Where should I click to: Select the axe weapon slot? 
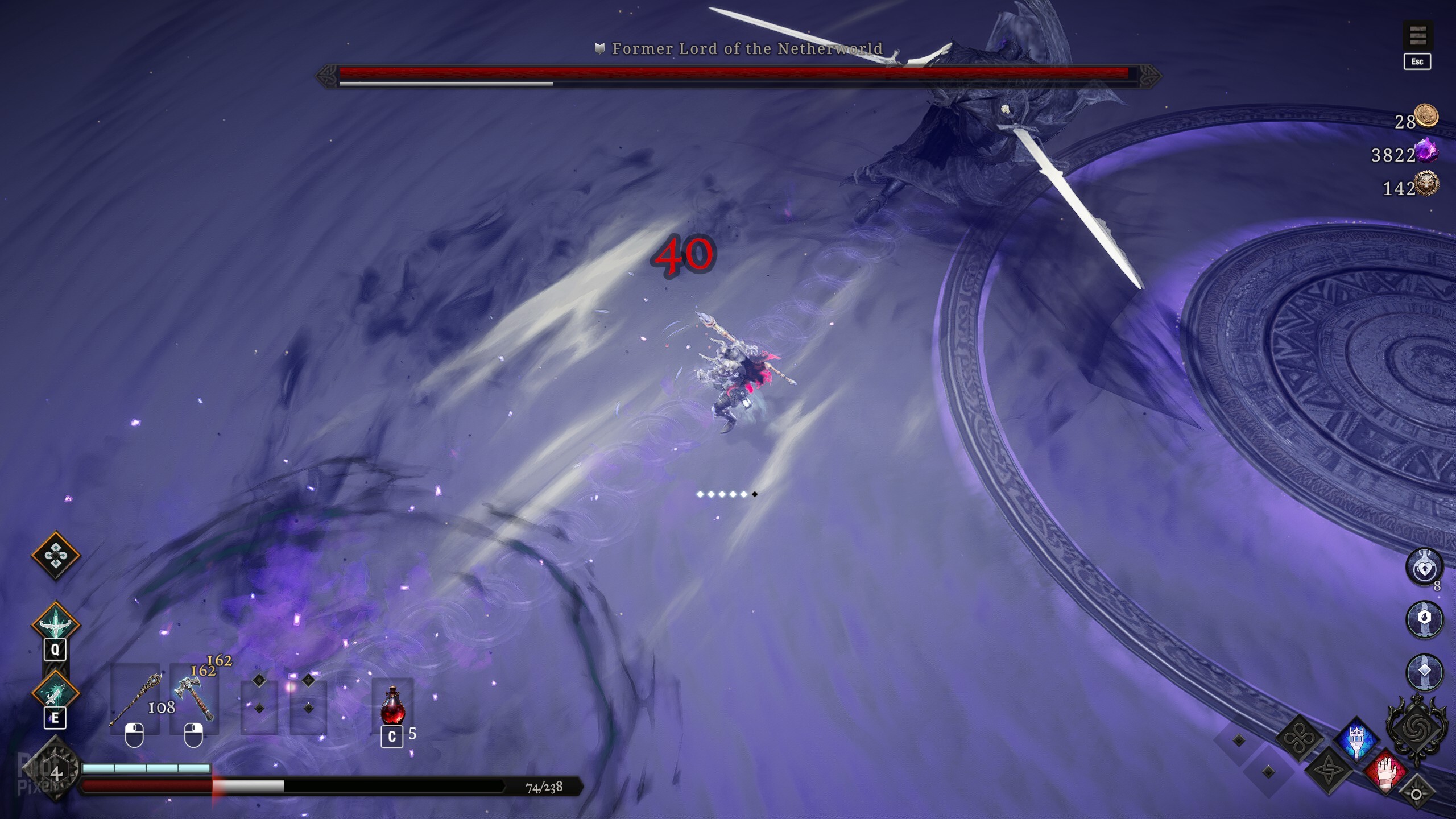coord(195,698)
